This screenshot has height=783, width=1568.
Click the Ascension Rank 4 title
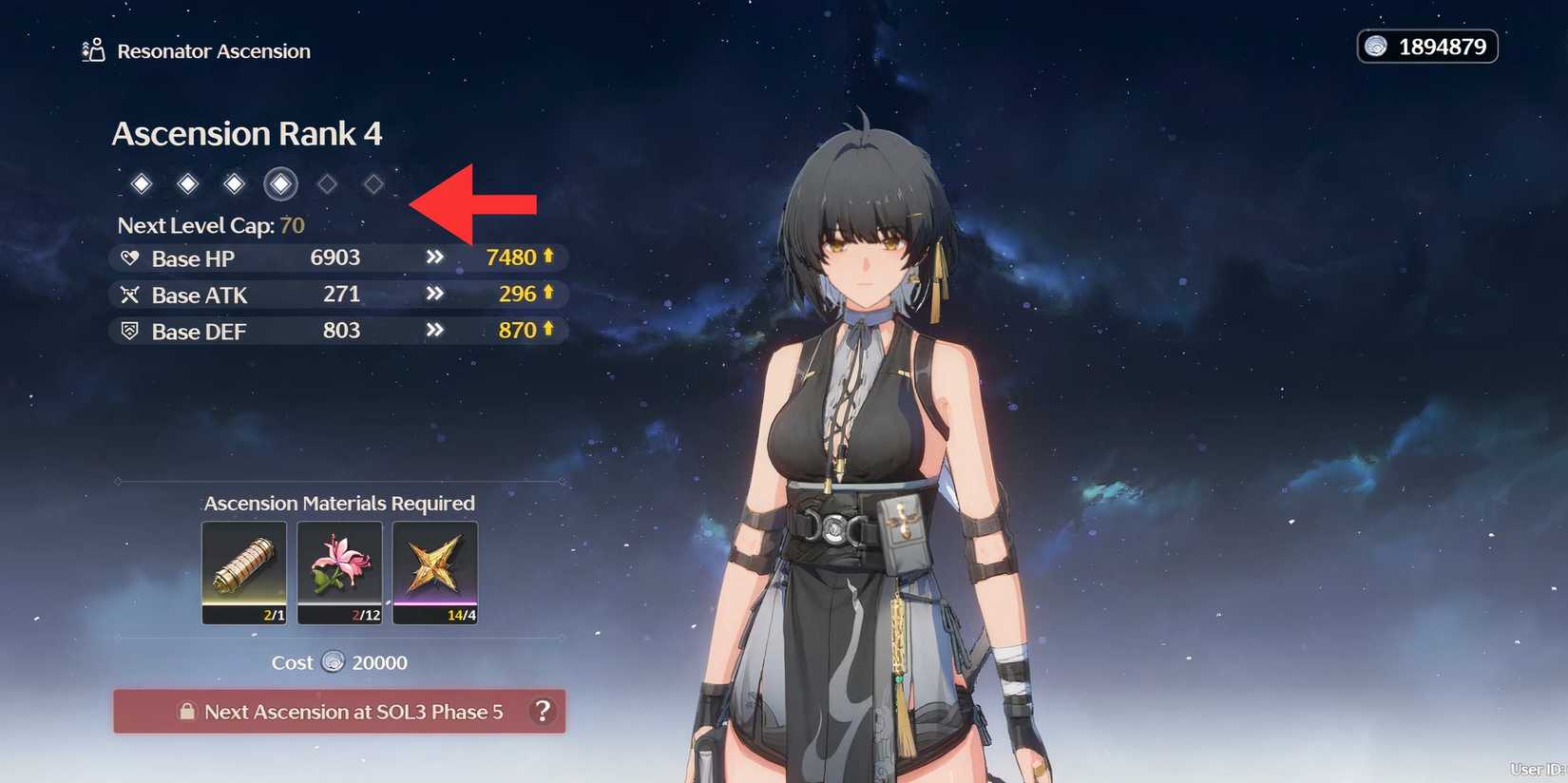[x=247, y=134]
